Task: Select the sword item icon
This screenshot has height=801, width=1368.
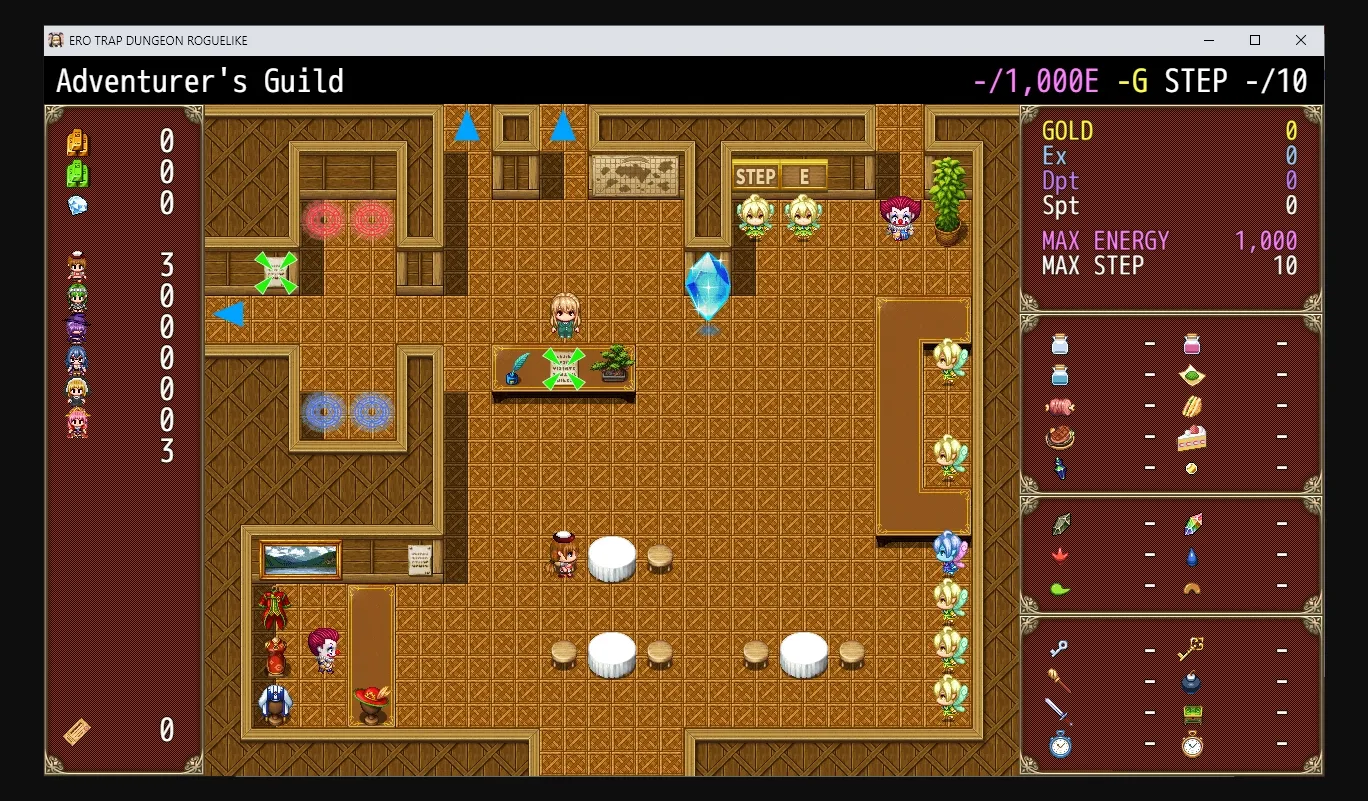Action: 1058,713
